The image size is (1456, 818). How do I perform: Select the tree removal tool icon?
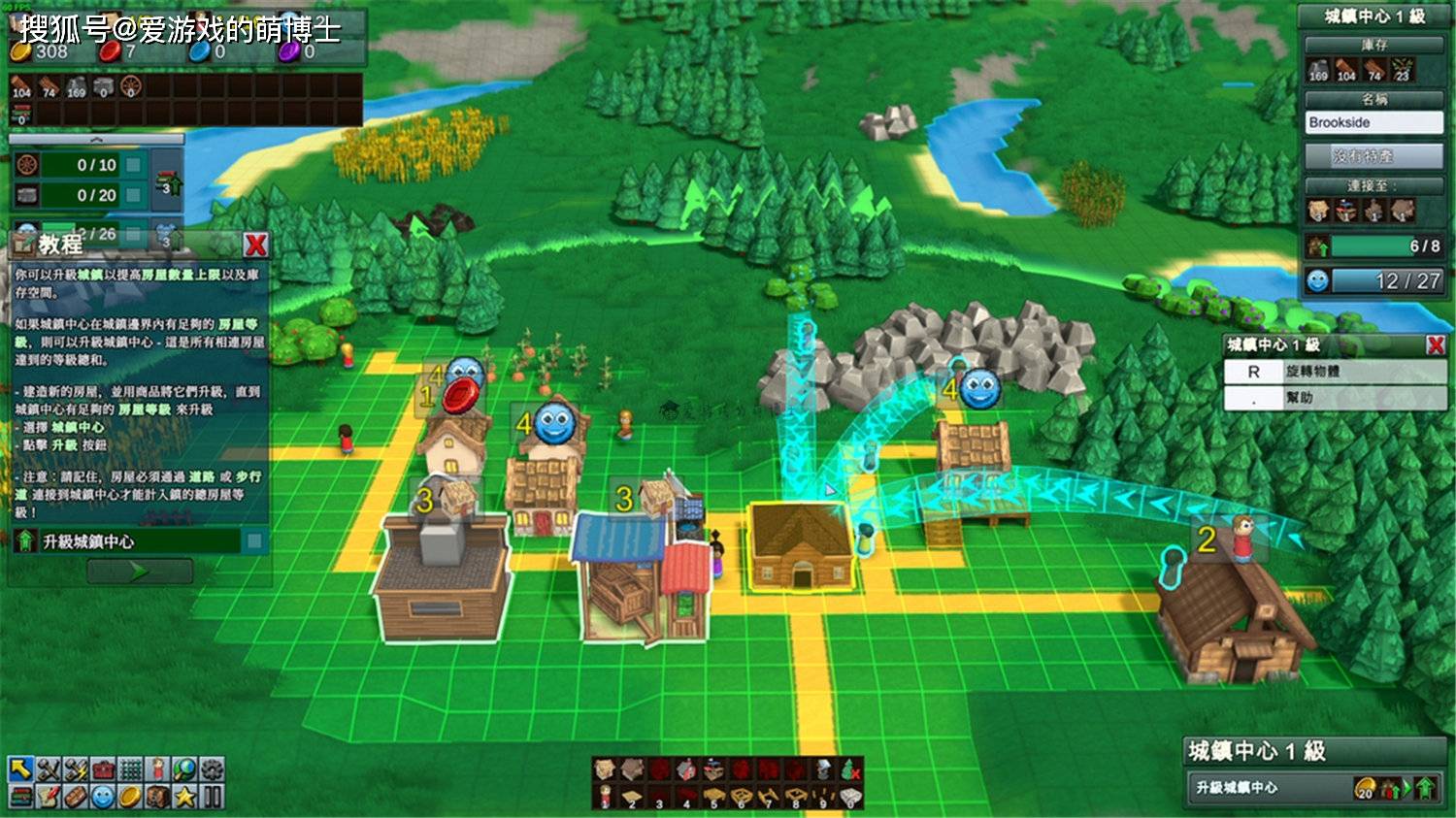[850, 770]
